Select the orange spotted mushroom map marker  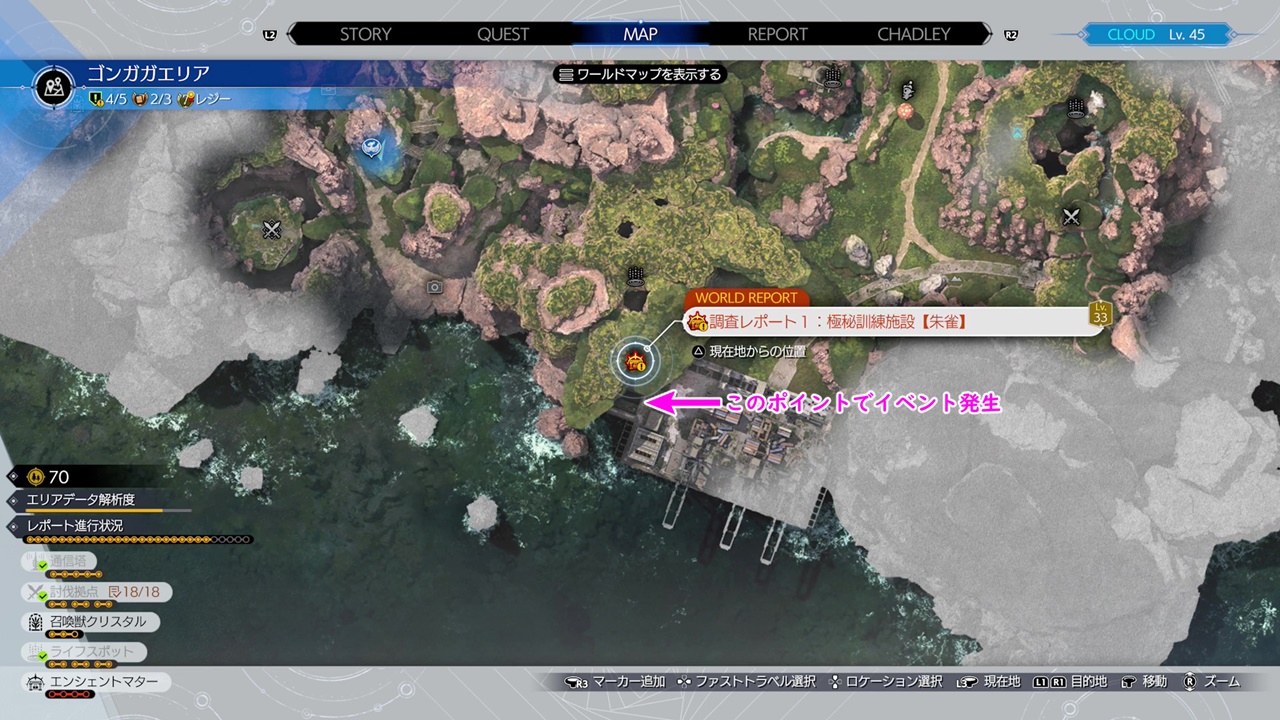pos(906,110)
